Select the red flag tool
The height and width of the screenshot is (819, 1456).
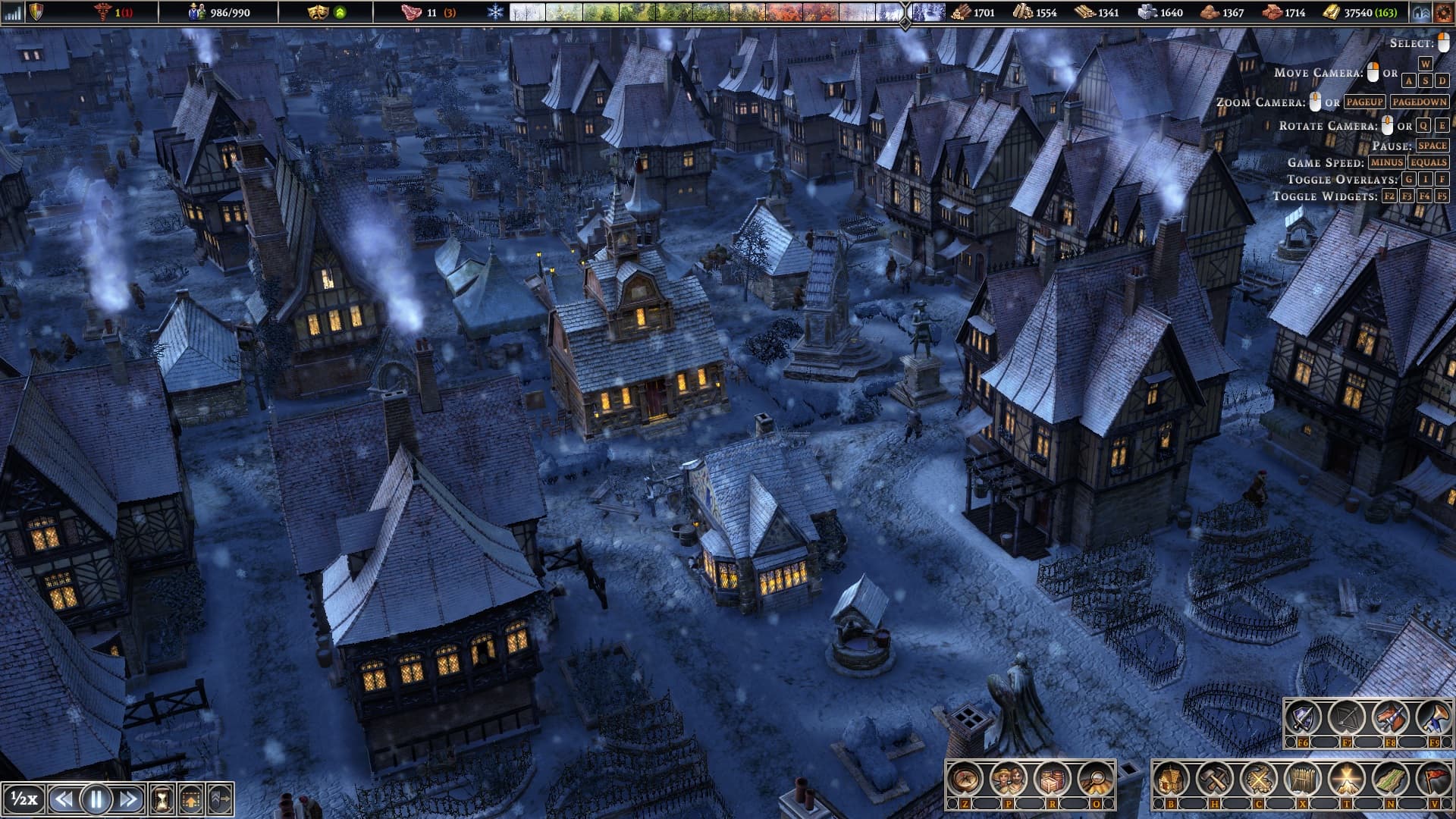1433,779
